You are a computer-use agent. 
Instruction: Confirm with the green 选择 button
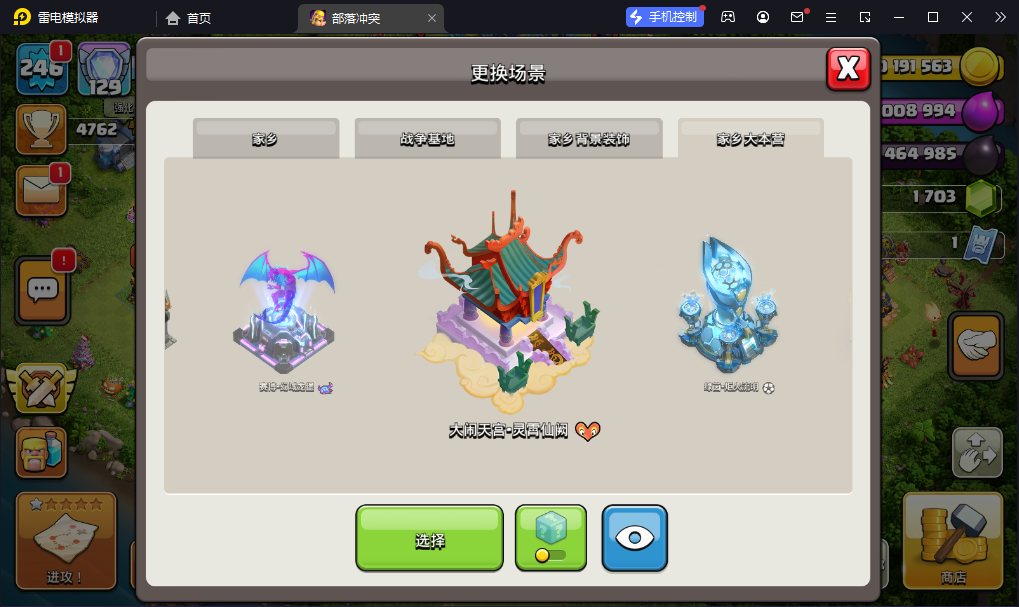coord(429,538)
